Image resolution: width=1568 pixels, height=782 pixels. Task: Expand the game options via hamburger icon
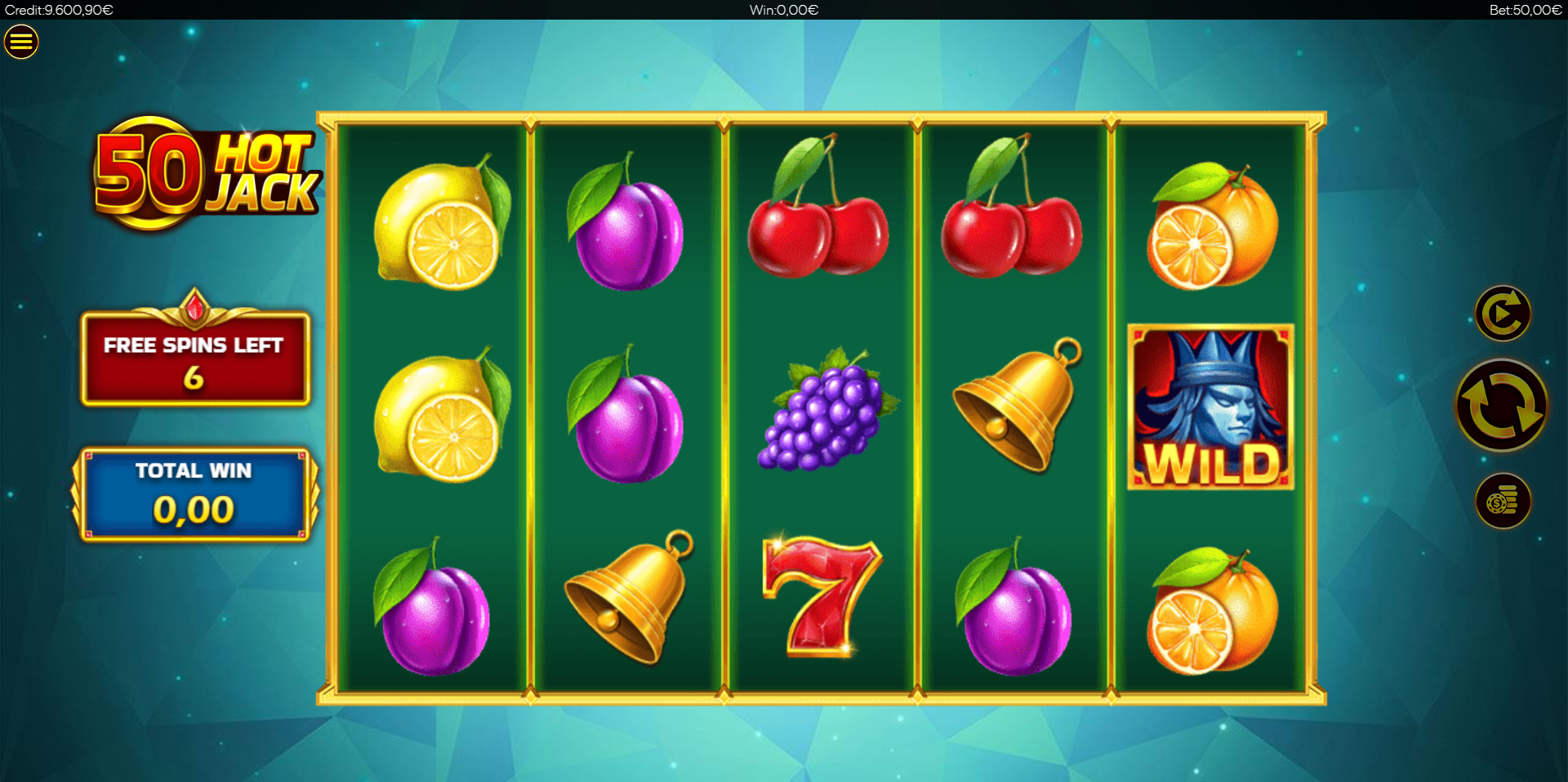[20, 42]
